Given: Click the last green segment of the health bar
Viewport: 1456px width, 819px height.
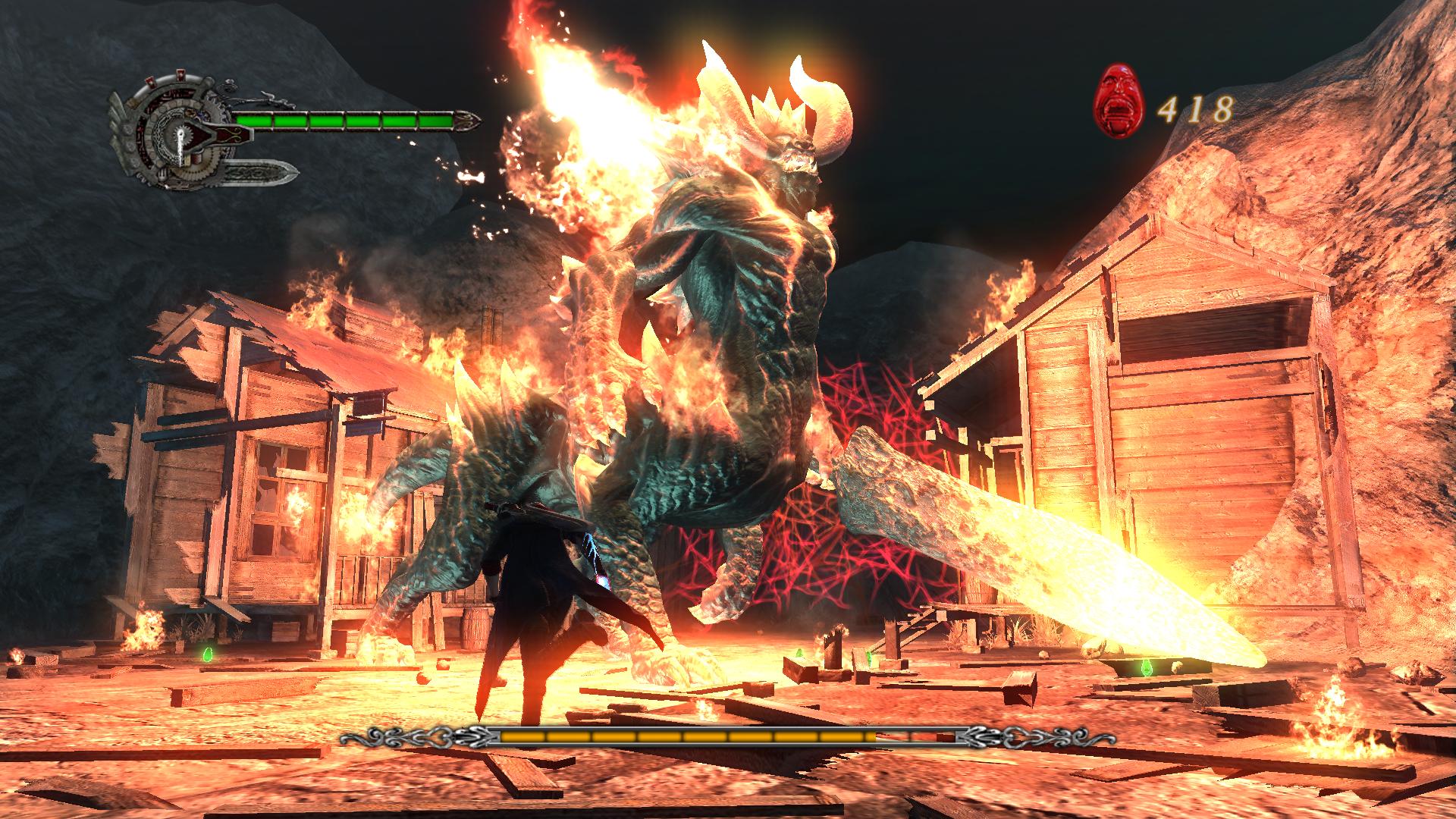Looking at the screenshot, I should 435,121.
